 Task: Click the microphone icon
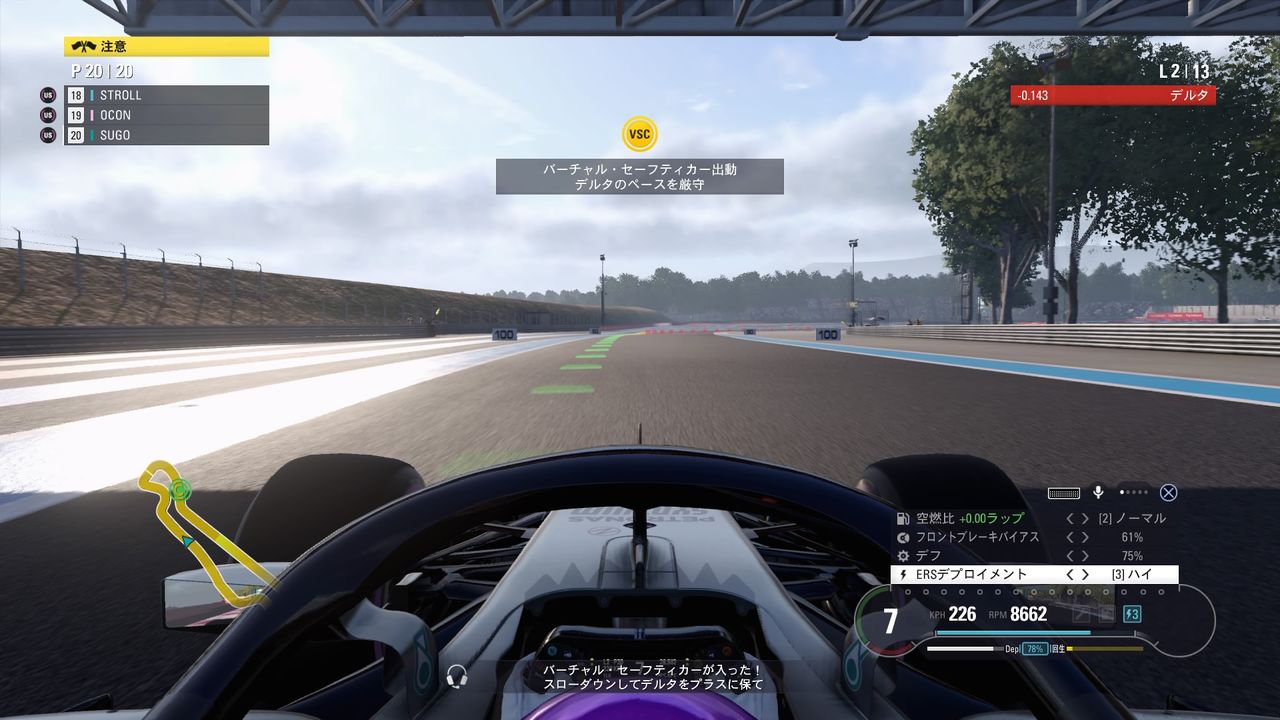click(x=1098, y=492)
